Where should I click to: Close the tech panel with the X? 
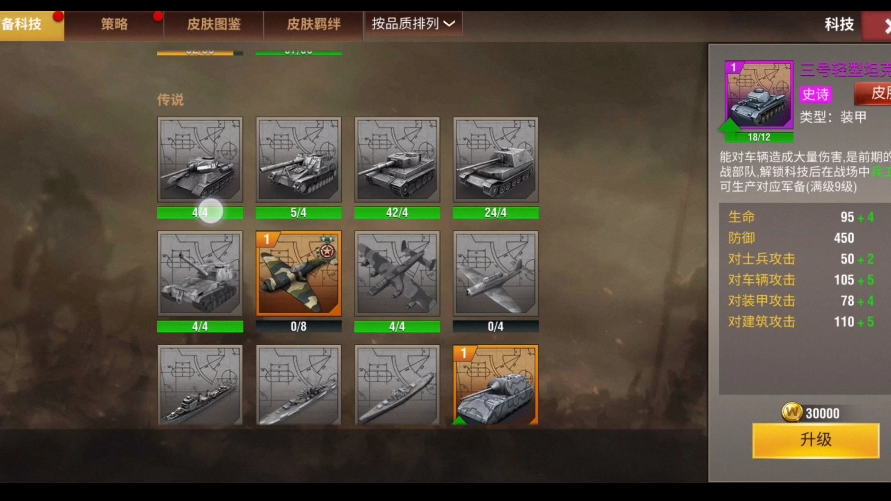(x=886, y=25)
